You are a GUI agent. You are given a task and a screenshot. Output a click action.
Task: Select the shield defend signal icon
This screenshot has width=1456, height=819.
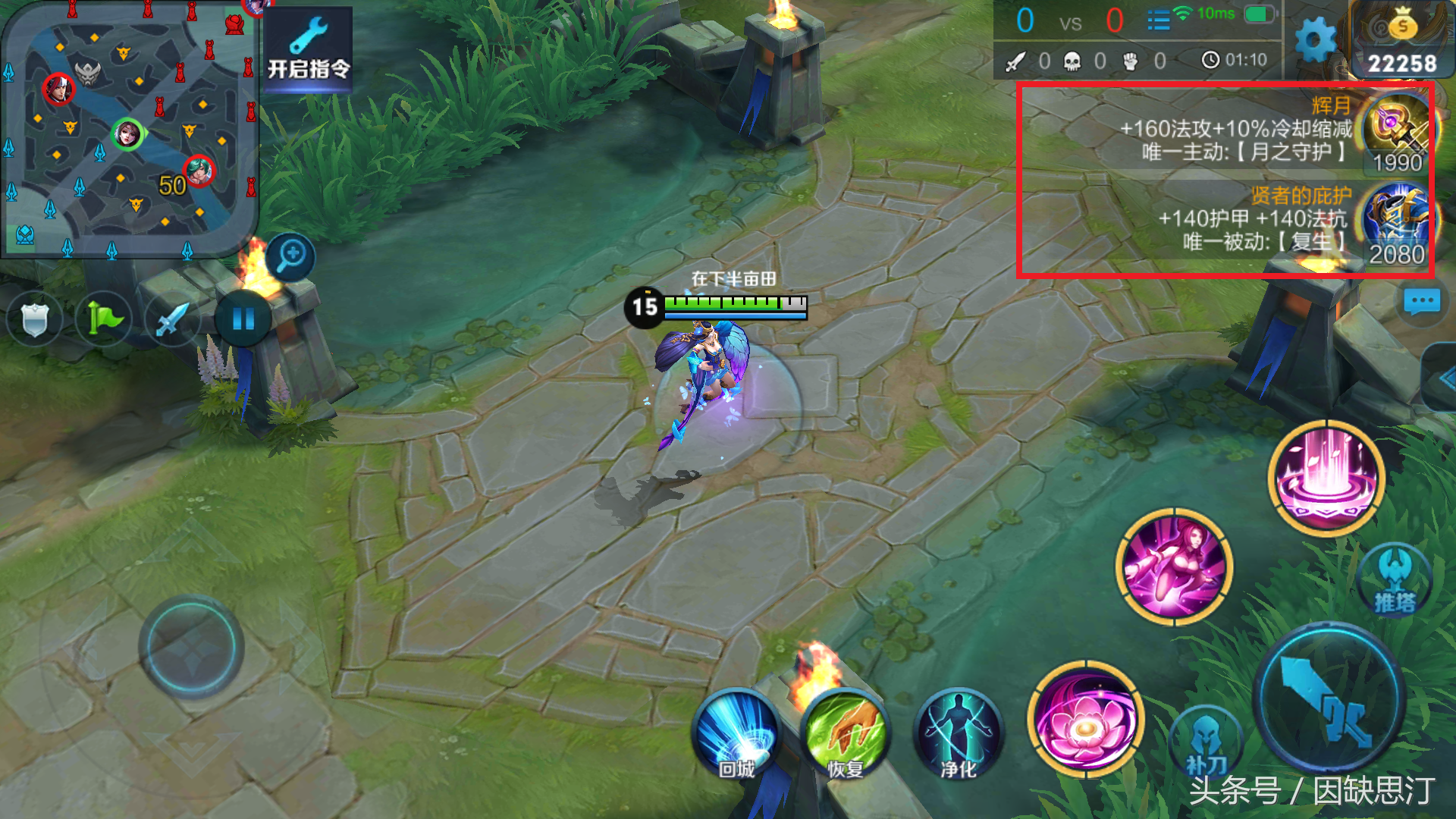pyautogui.click(x=34, y=319)
